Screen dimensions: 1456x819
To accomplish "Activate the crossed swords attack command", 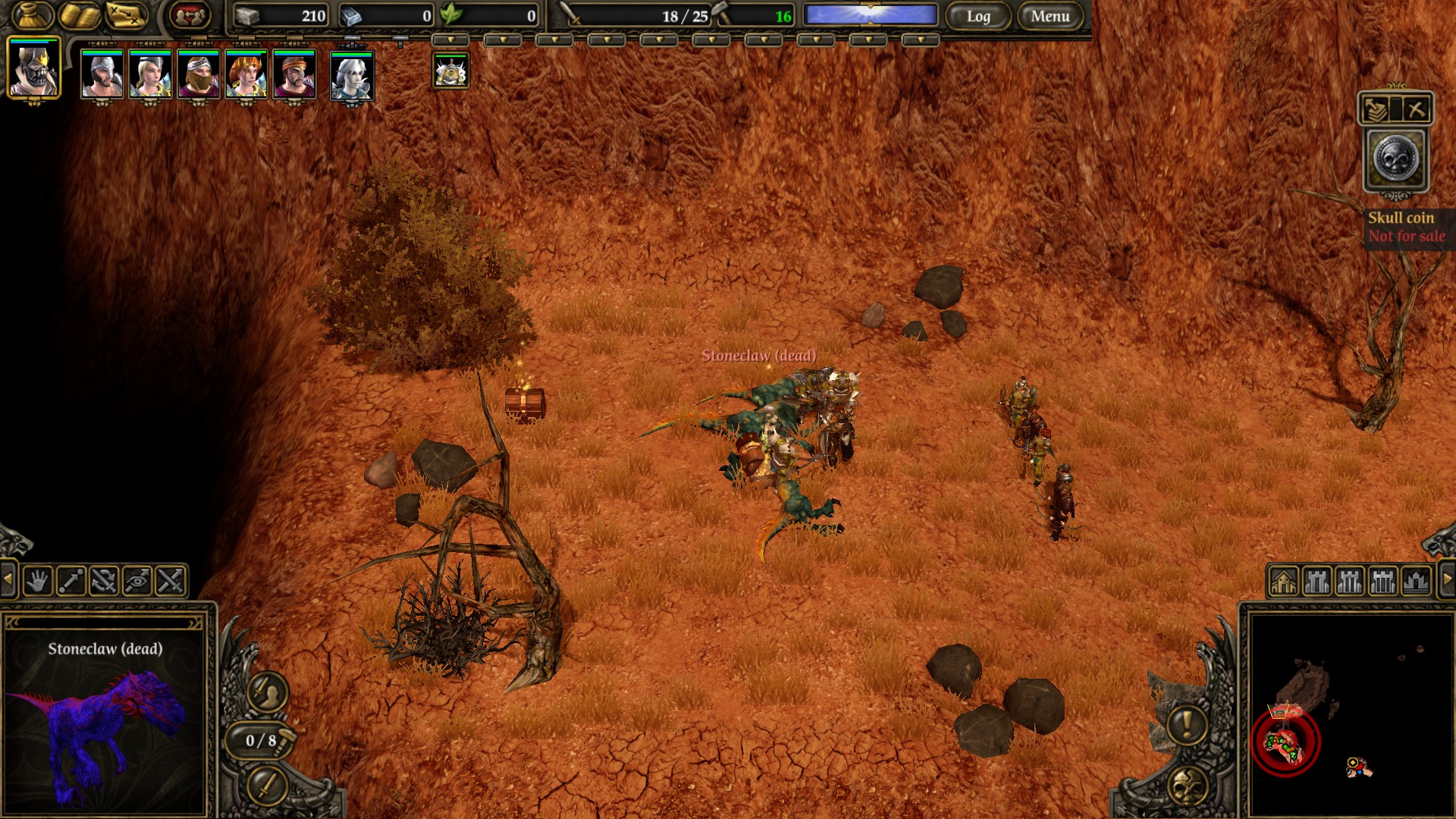I will point(171,582).
